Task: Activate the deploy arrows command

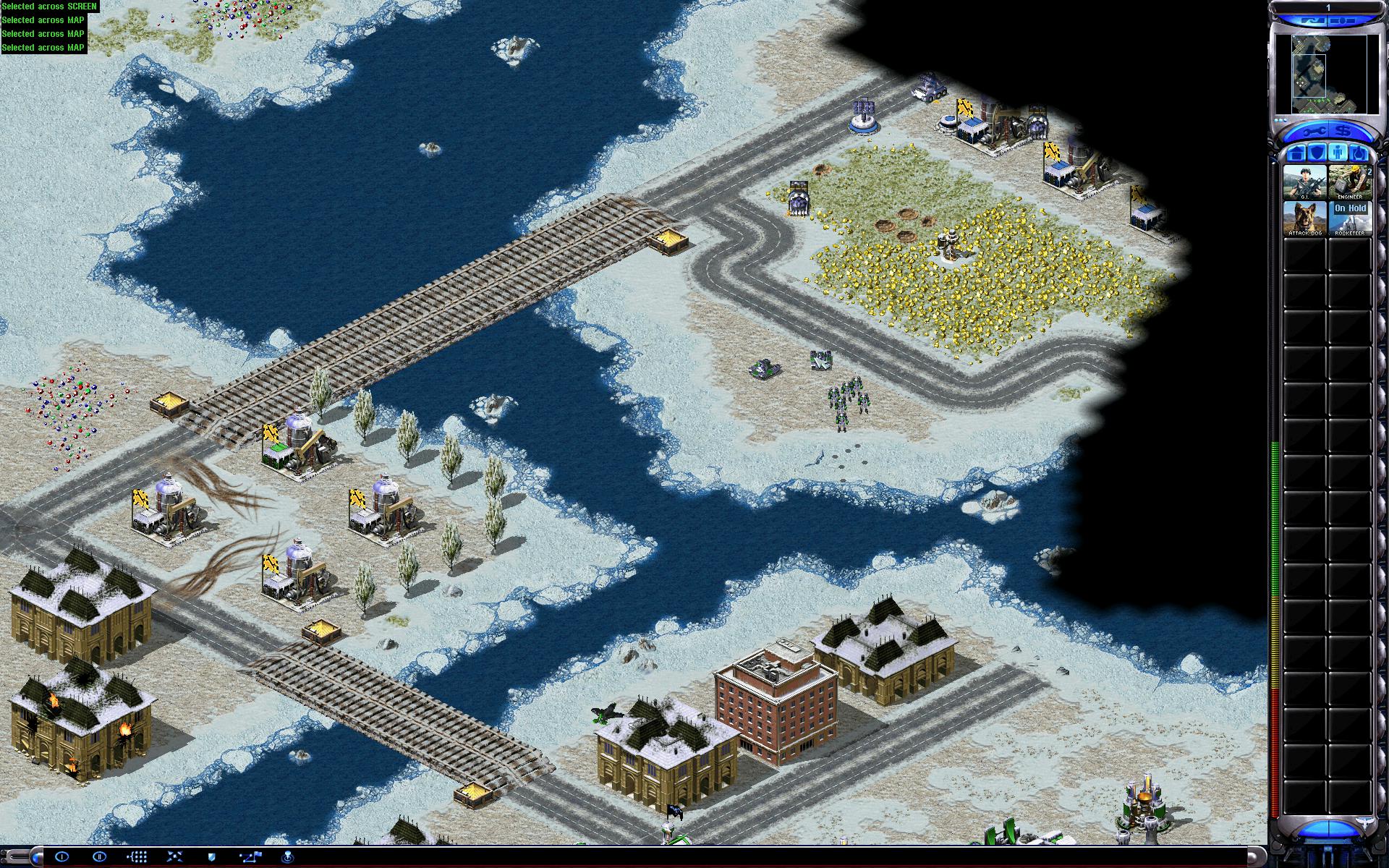Action: (x=174, y=857)
